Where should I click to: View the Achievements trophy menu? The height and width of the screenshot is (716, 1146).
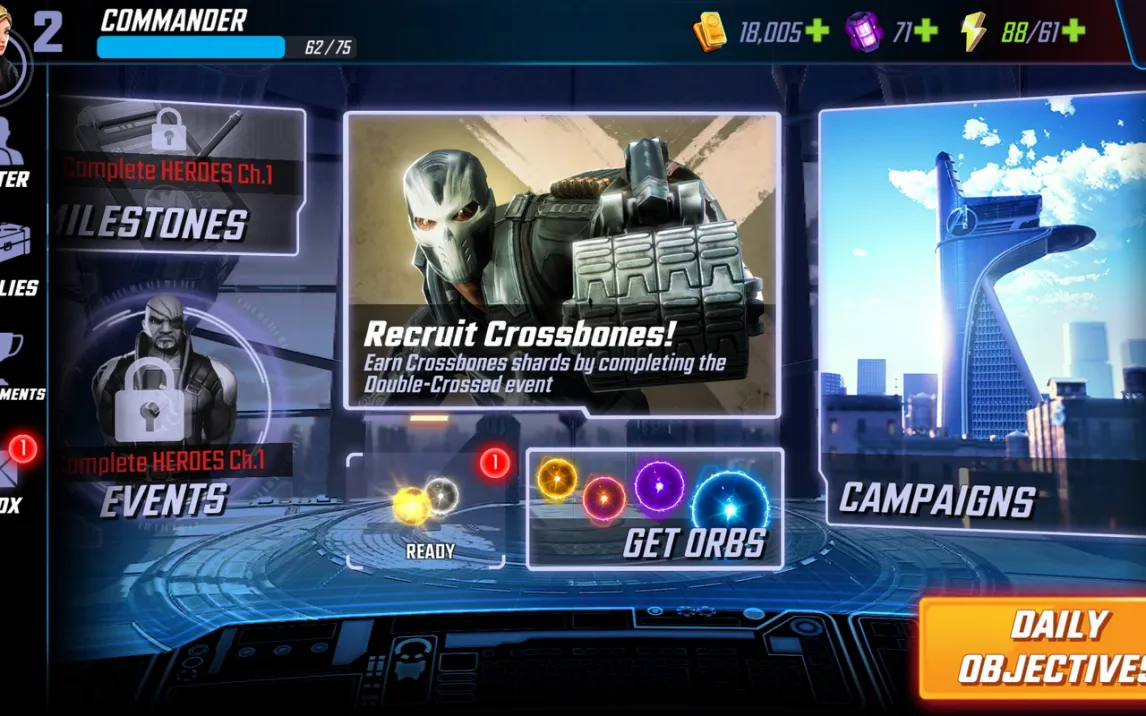18,367
